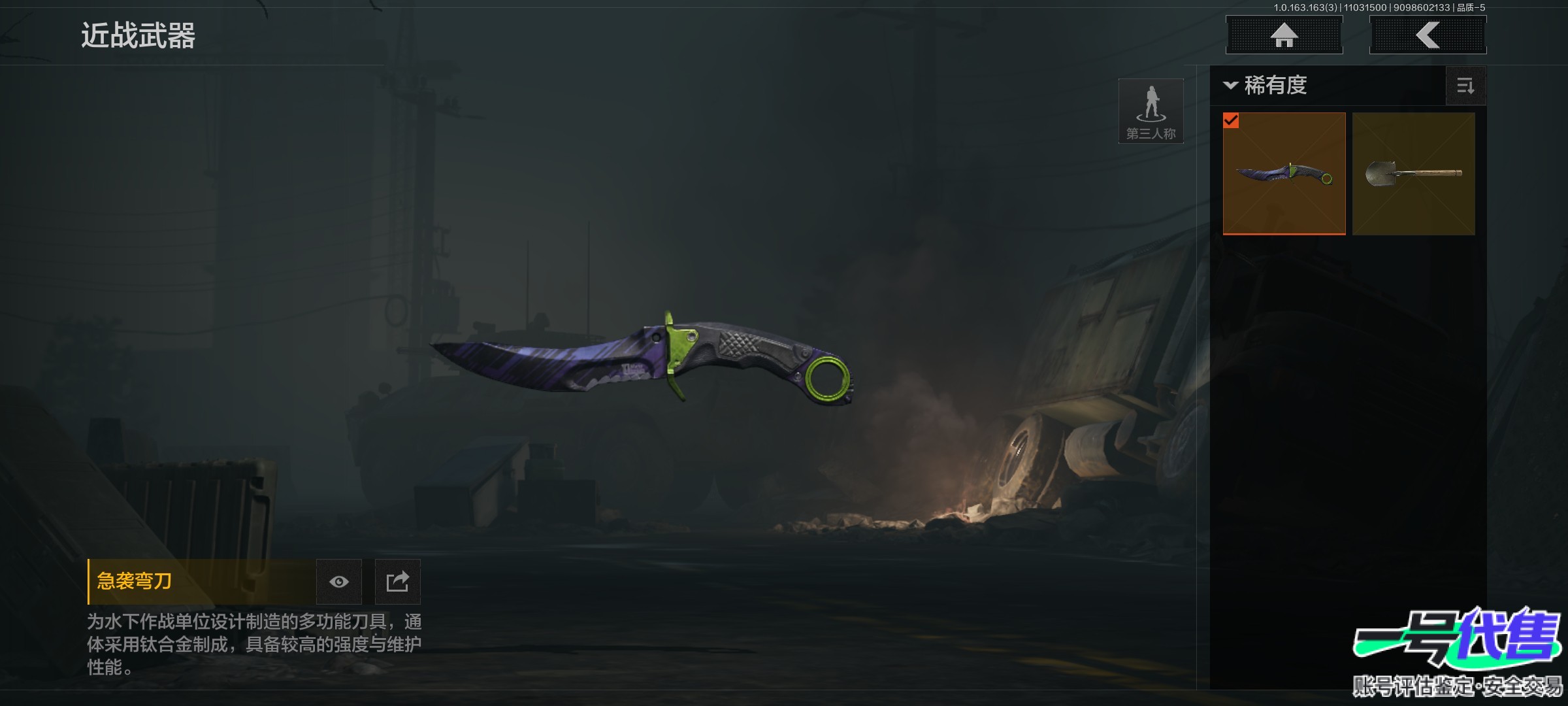Select the shovel melee weapon thumbnail
The width and height of the screenshot is (1568, 706).
1413,173
